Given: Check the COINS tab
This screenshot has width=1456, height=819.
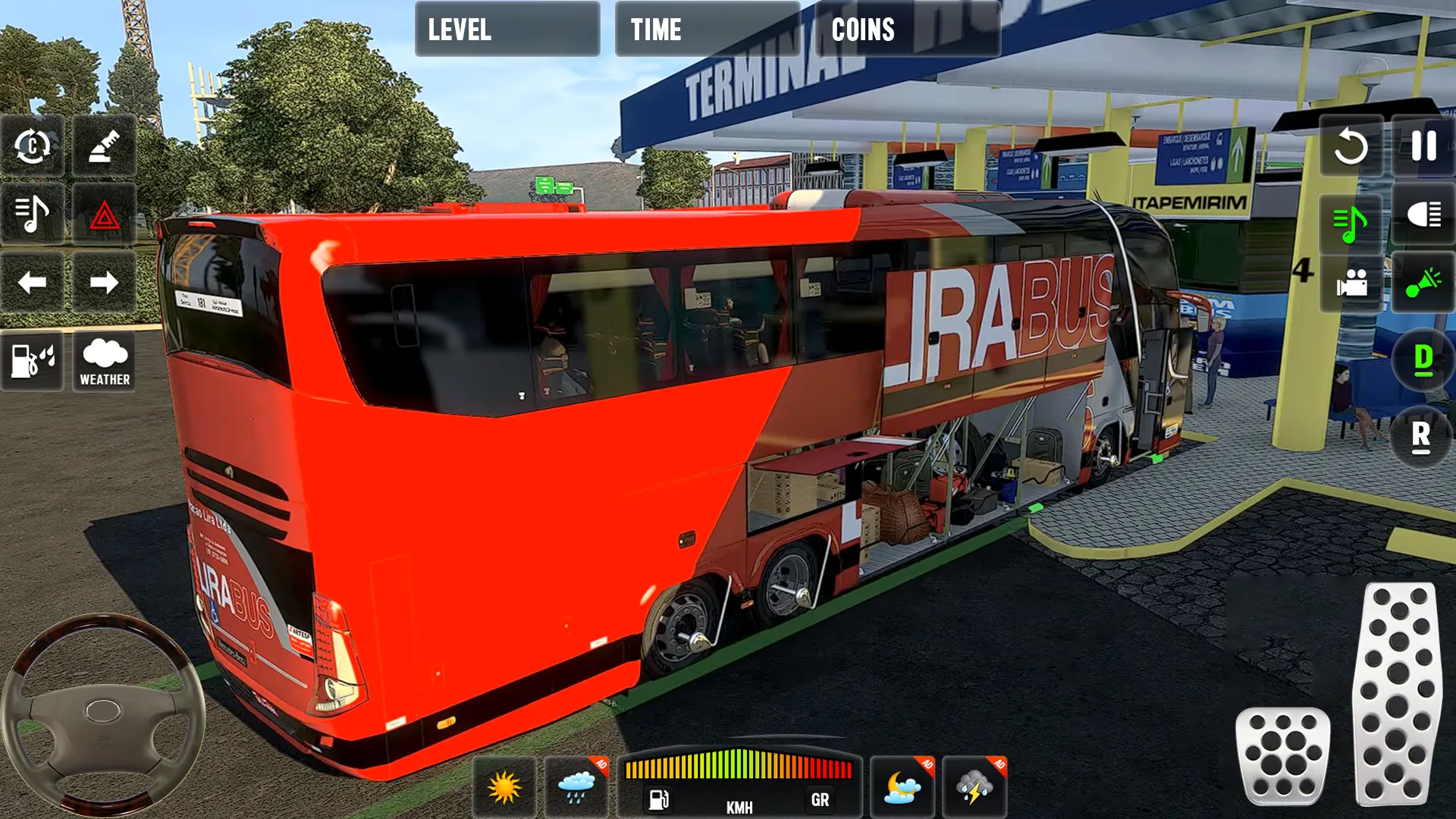Looking at the screenshot, I should [x=907, y=30].
